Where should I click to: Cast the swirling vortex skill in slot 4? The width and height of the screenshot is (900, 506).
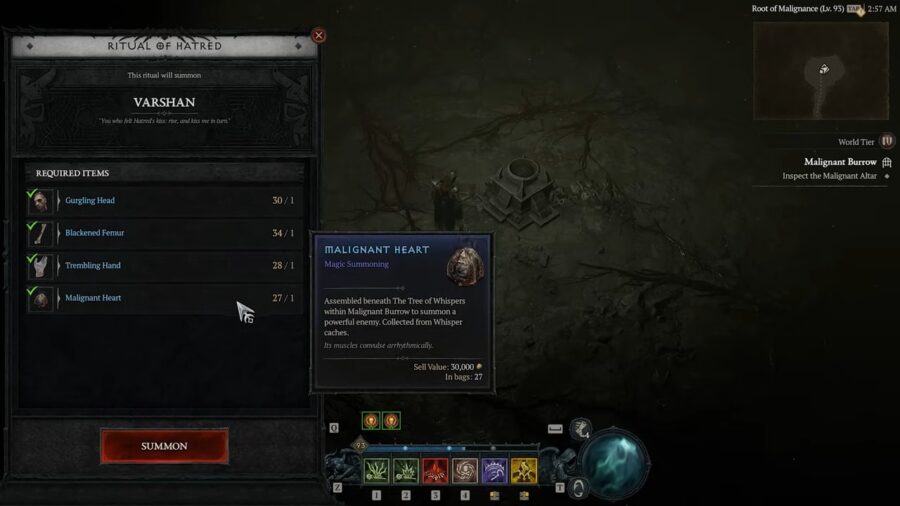coord(464,471)
